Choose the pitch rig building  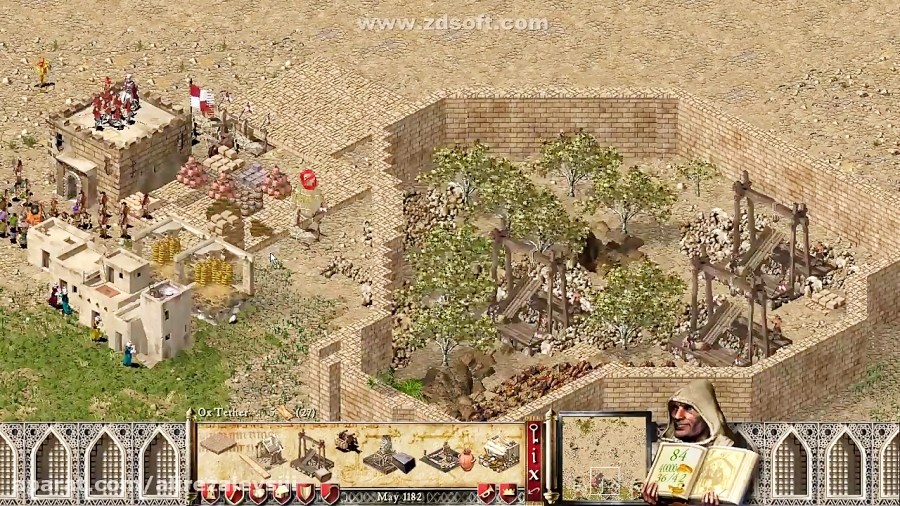tap(441, 457)
